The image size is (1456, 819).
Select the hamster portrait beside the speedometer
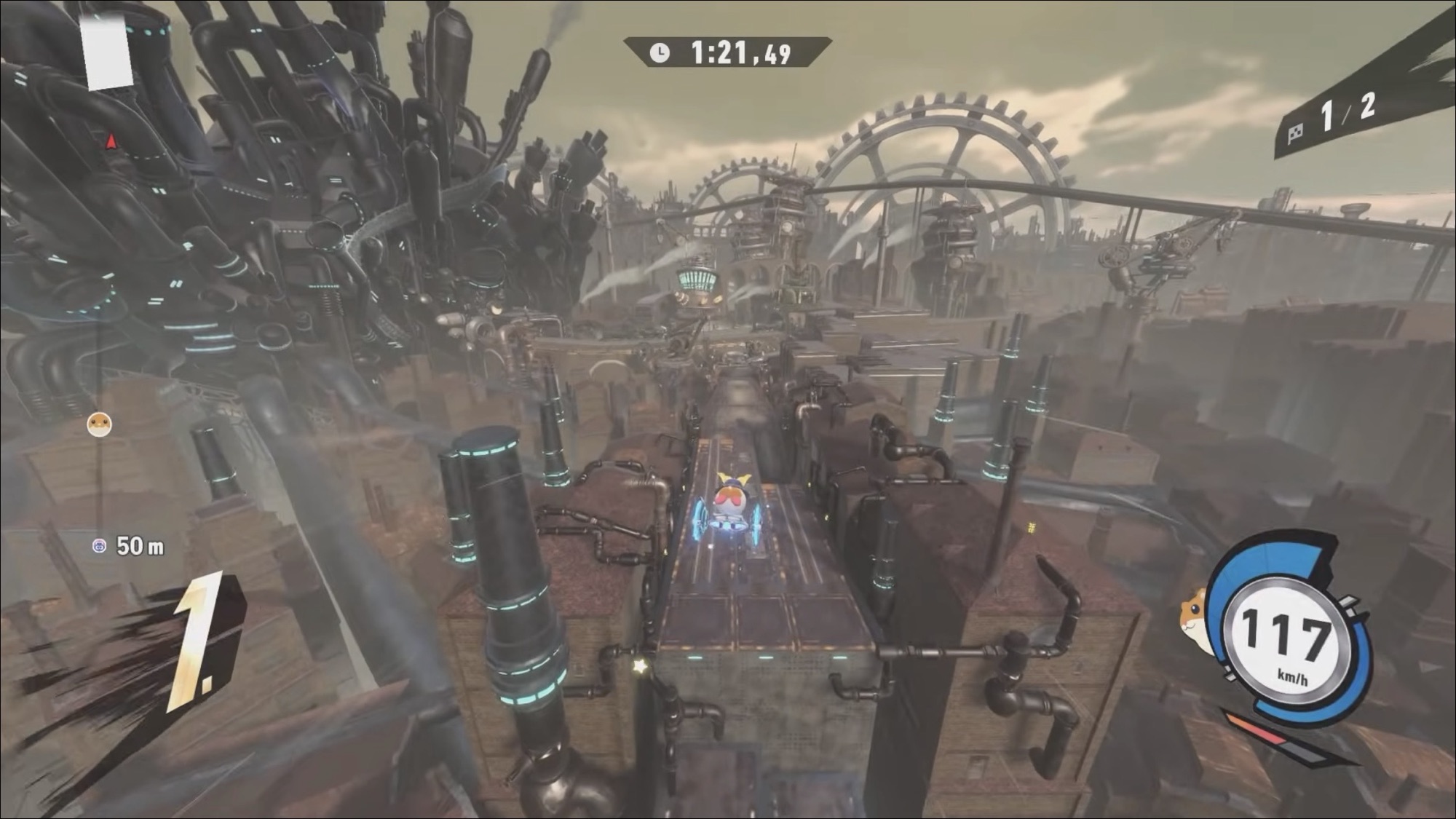[x=1194, y=614]
